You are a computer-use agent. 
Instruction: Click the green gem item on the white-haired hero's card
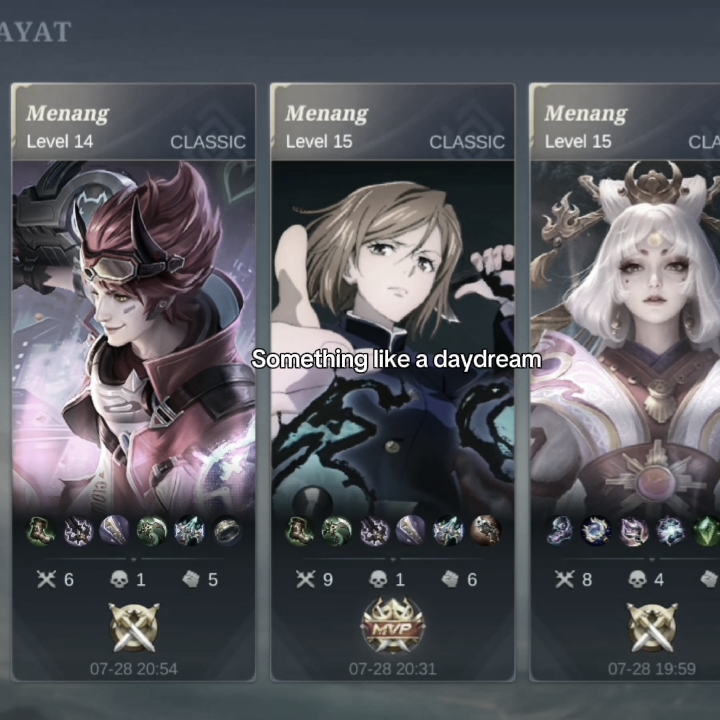[x=706, y=531]
